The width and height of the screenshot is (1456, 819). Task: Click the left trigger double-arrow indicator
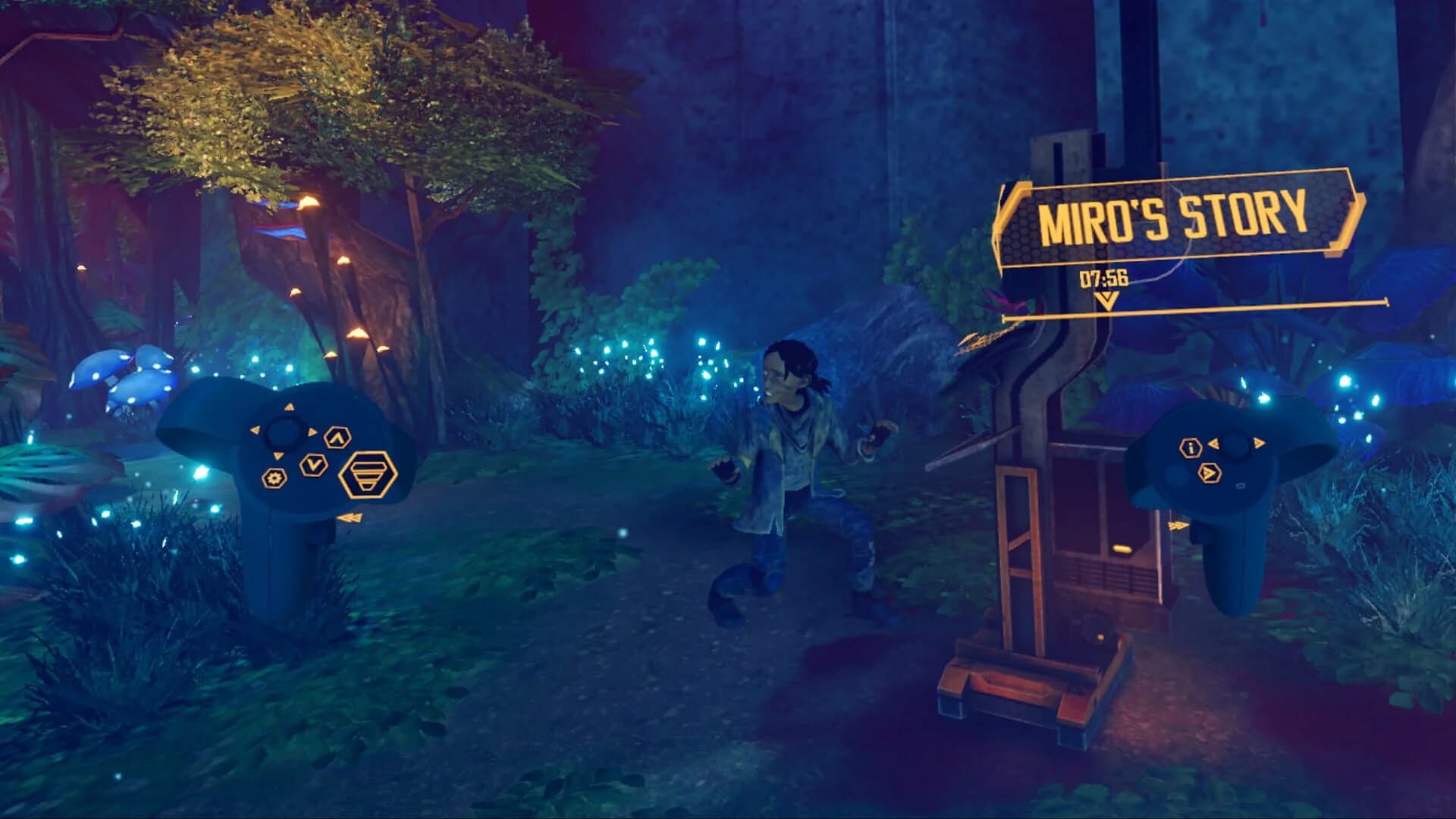coord(350,517)
